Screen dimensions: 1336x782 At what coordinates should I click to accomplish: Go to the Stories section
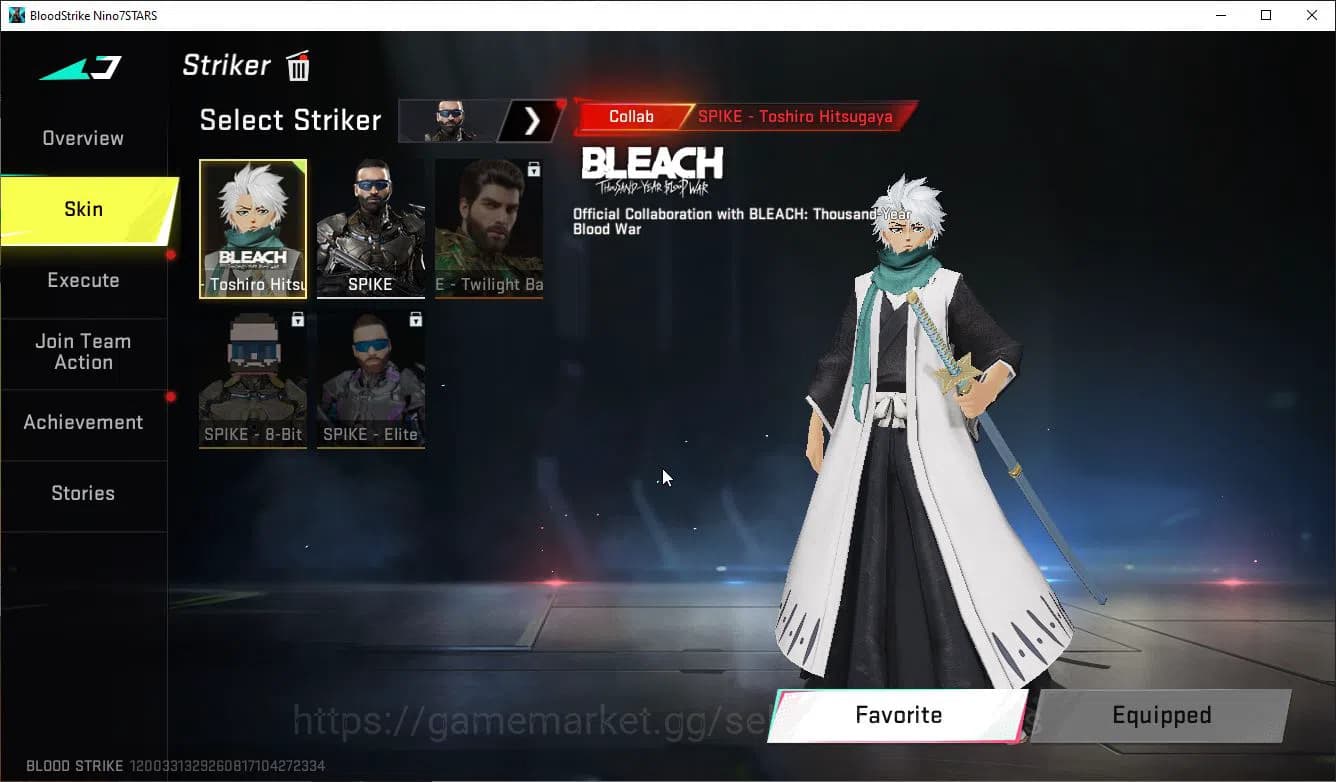[x=83, y=492]
